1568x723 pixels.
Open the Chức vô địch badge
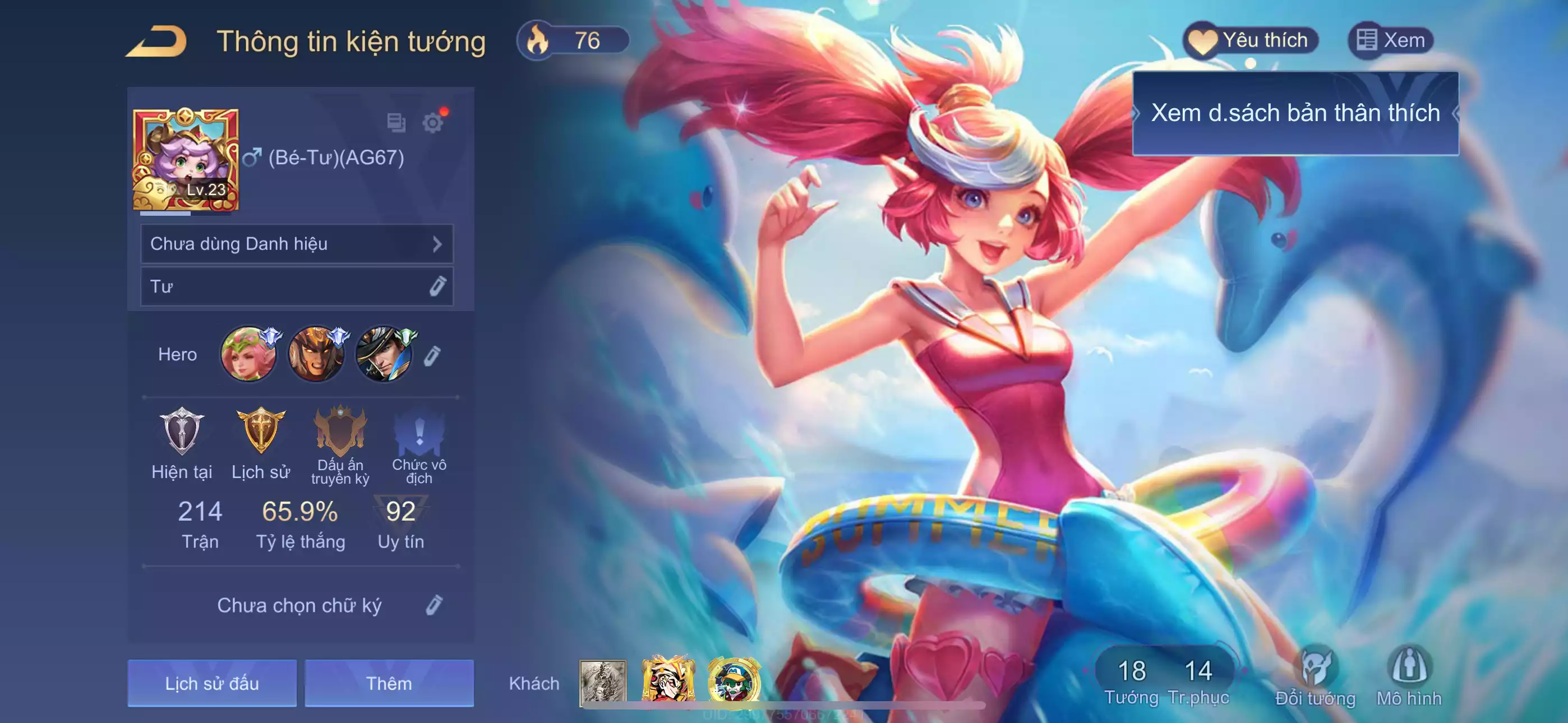[x=419, y=432]
